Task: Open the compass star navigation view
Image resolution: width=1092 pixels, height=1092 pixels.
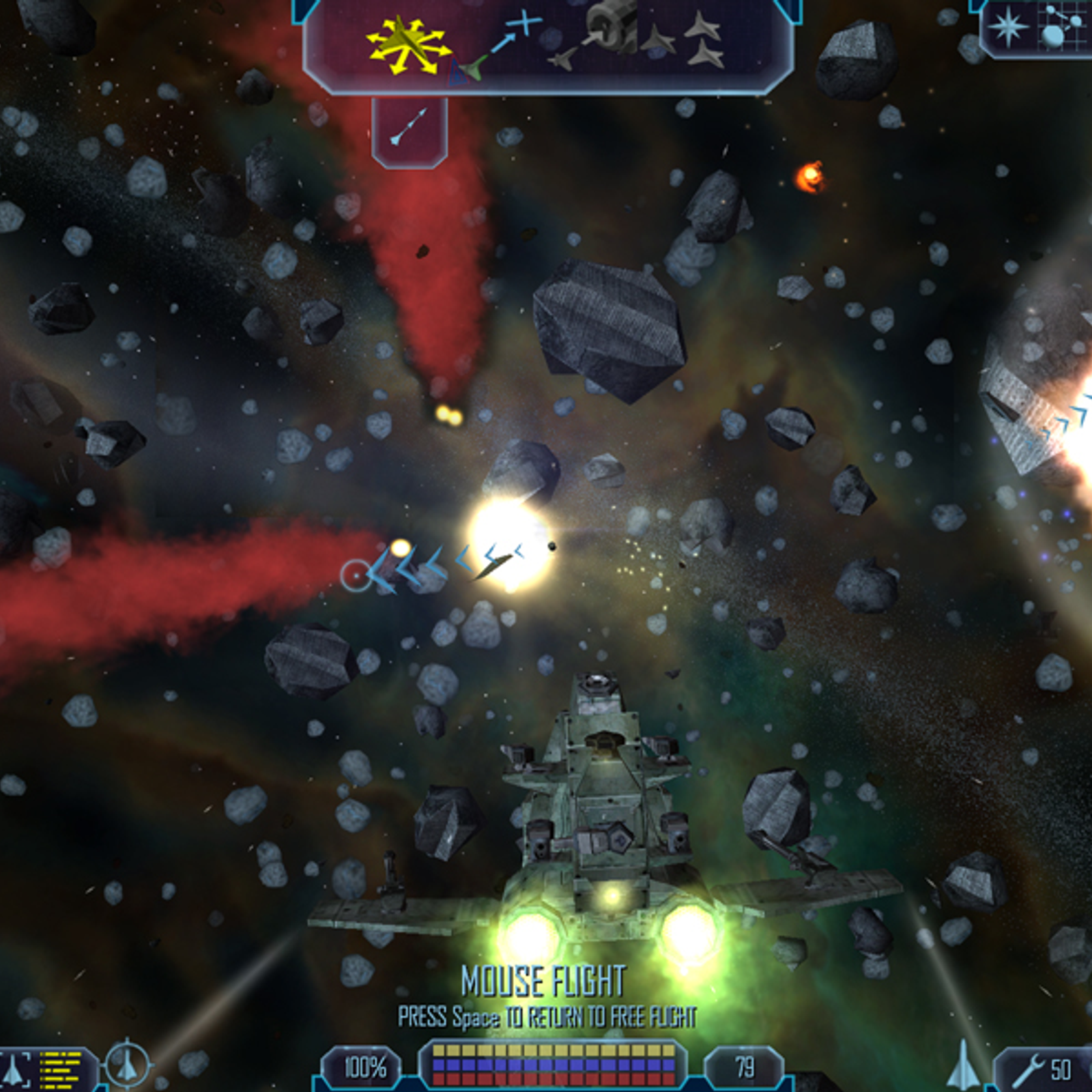Action: [x=1008, y=27]
